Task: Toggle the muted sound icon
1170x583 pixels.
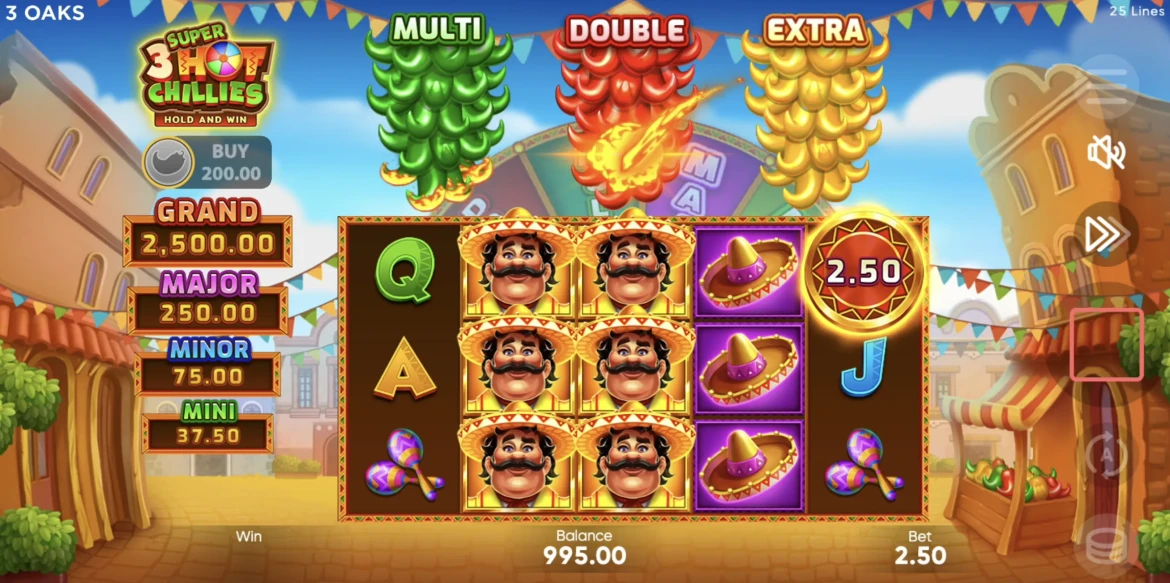Action: click(1106, 153)
